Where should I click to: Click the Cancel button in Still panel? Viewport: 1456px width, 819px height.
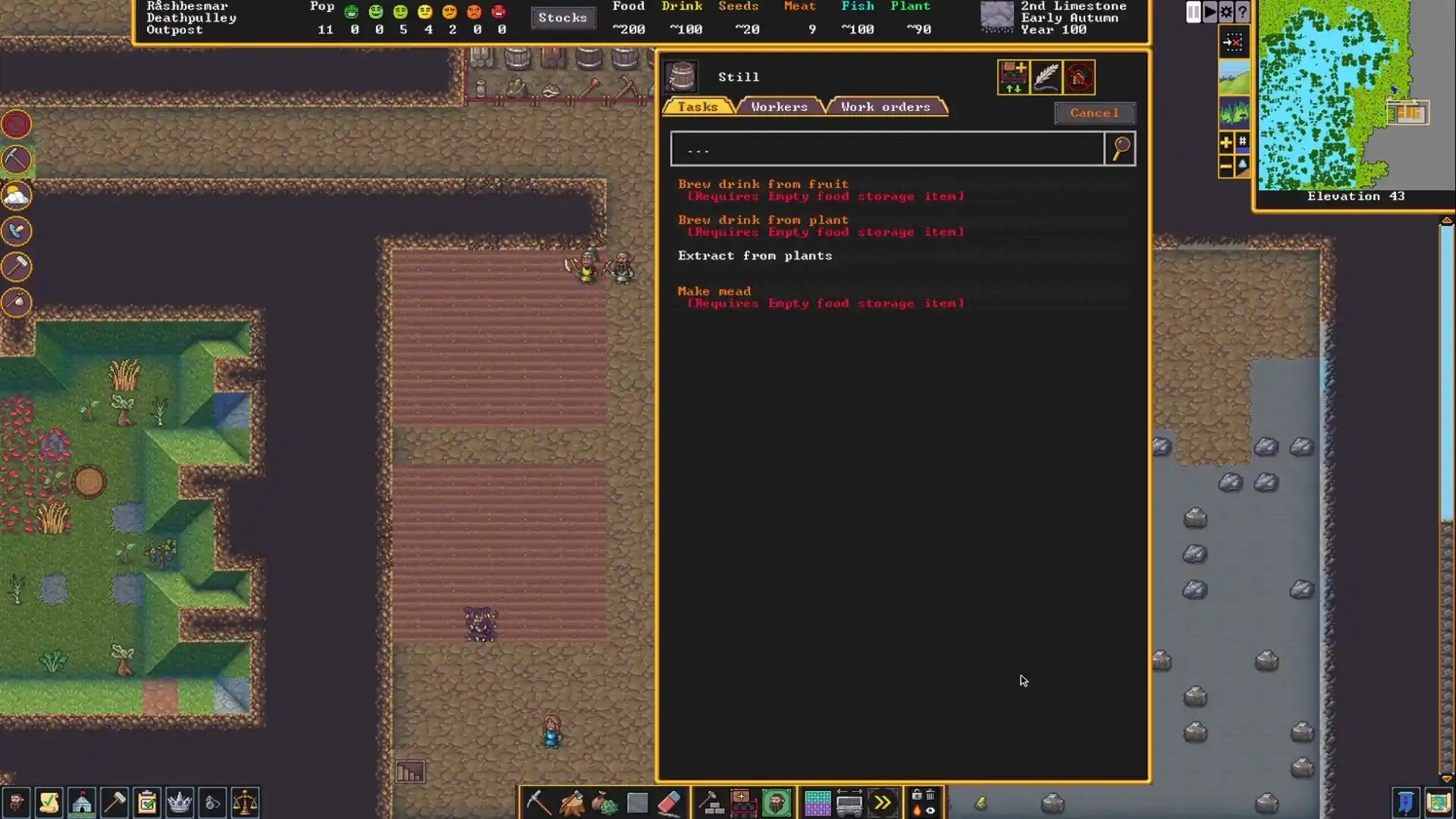(x=1094, y=113)
